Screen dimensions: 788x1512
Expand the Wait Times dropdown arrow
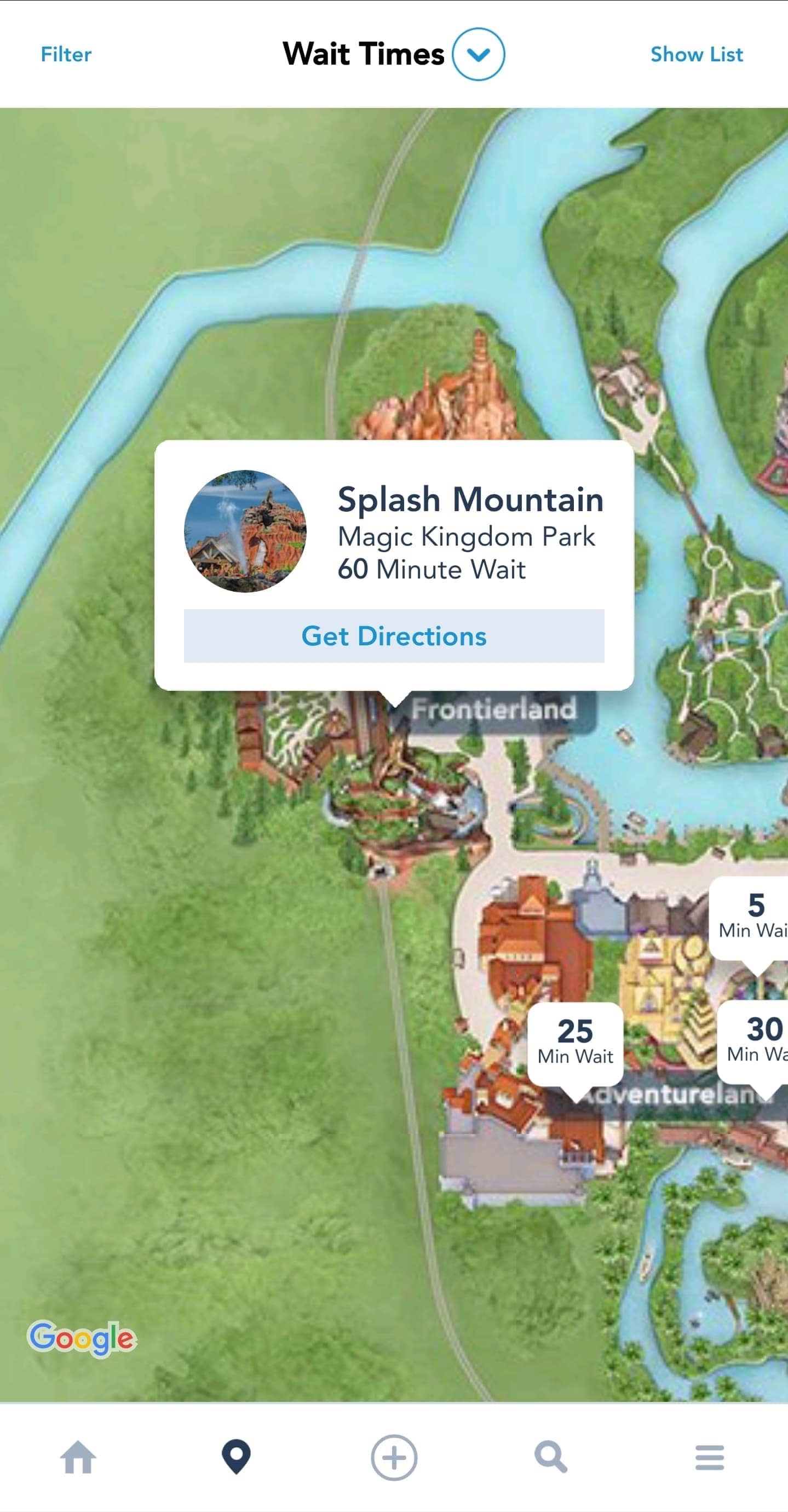[x=478, y=54]
